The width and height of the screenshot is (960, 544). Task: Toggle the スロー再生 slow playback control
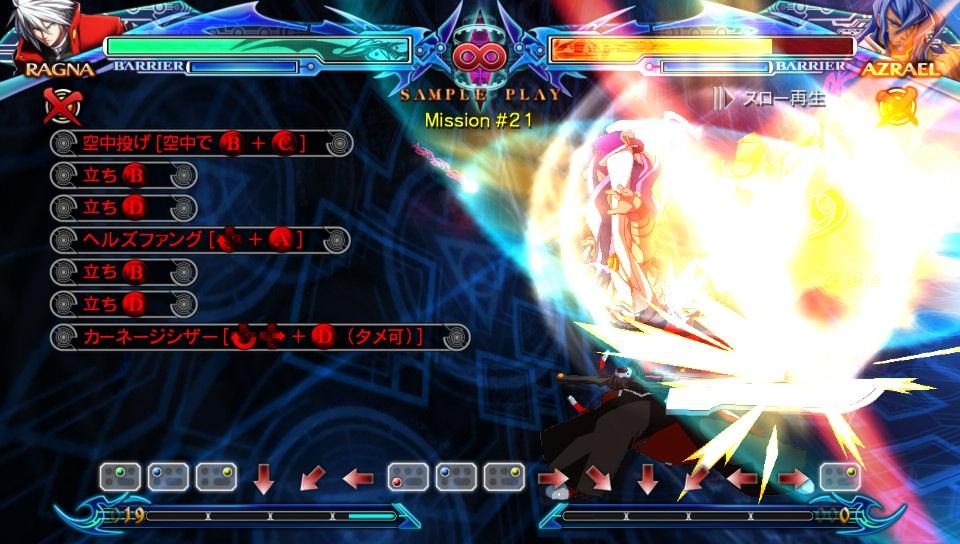tap(756, 98)
